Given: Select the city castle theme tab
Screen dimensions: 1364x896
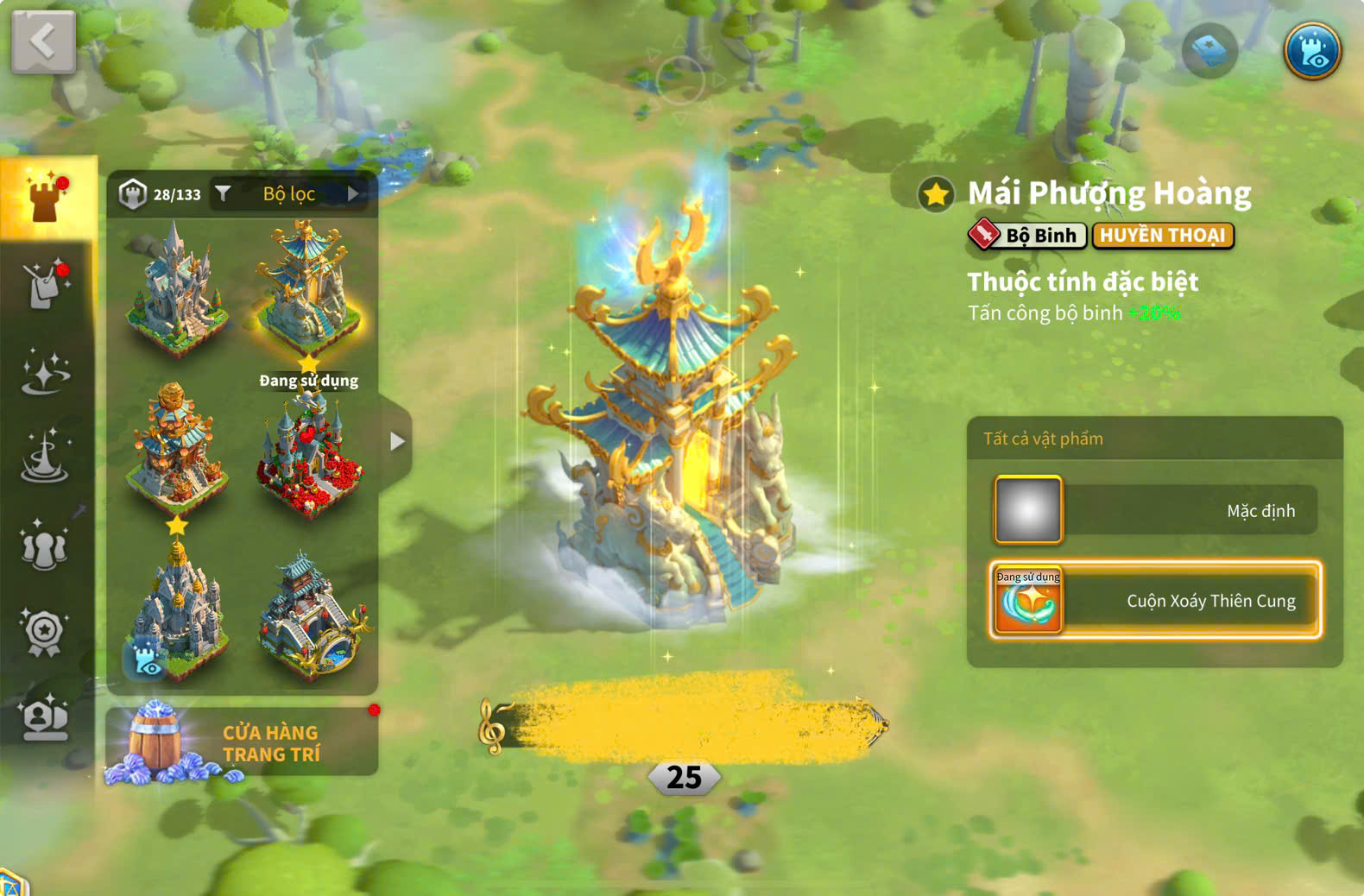Looking at the screenshot, I should pos(47,198).
